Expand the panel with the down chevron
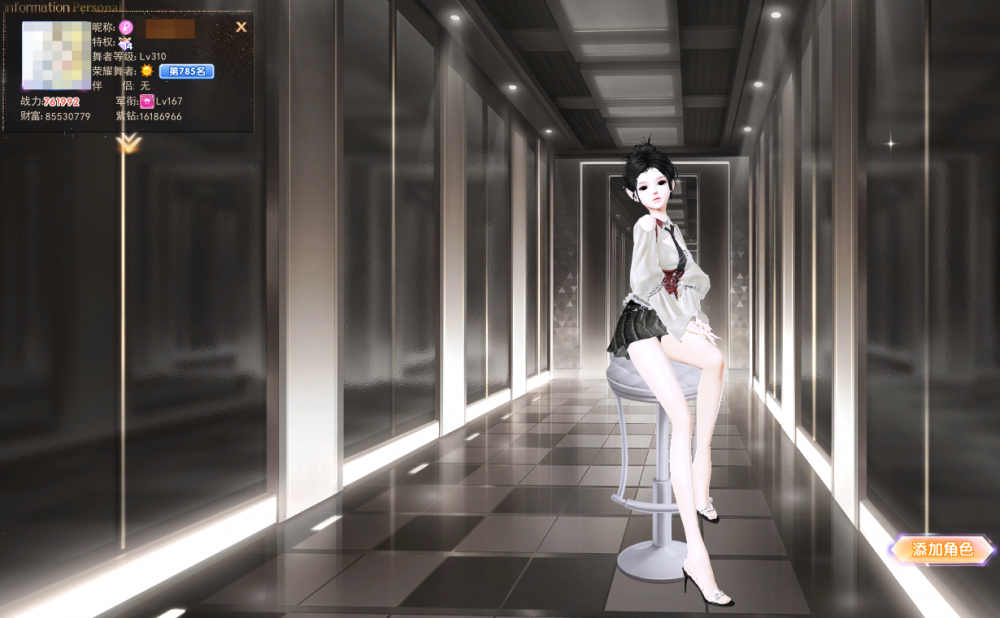Screen dimensions: 1000x618 127,145
